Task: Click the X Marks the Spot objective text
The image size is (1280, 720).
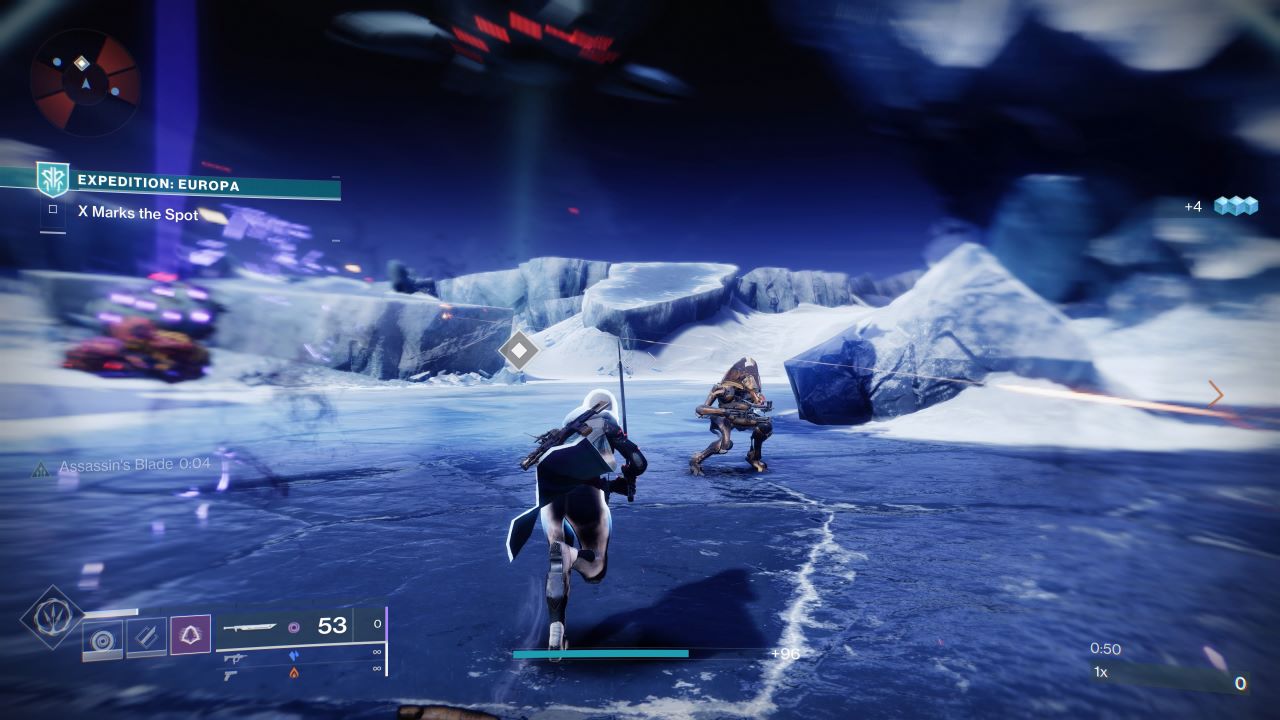Action: coord(140,213)
